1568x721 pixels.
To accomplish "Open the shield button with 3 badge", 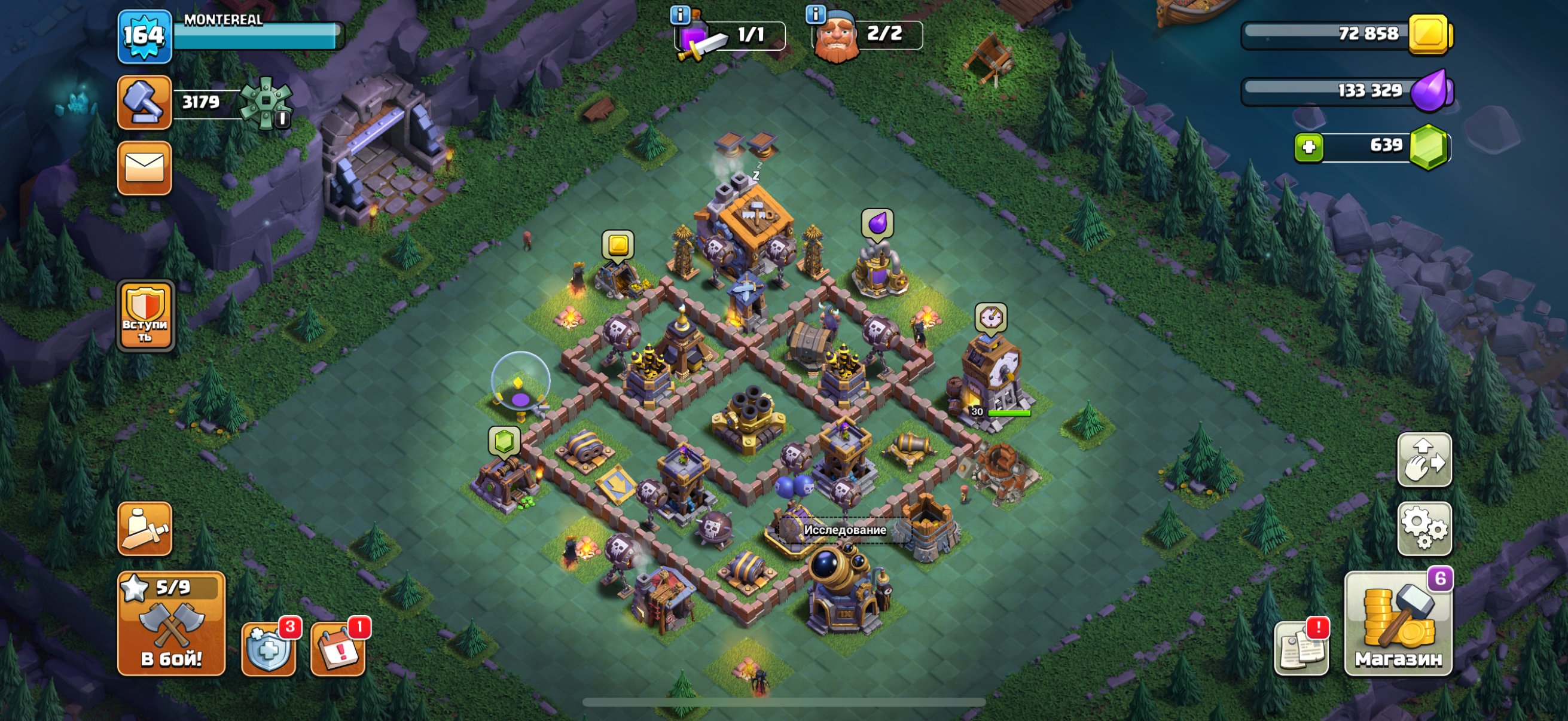I will (x=269, y=648).
